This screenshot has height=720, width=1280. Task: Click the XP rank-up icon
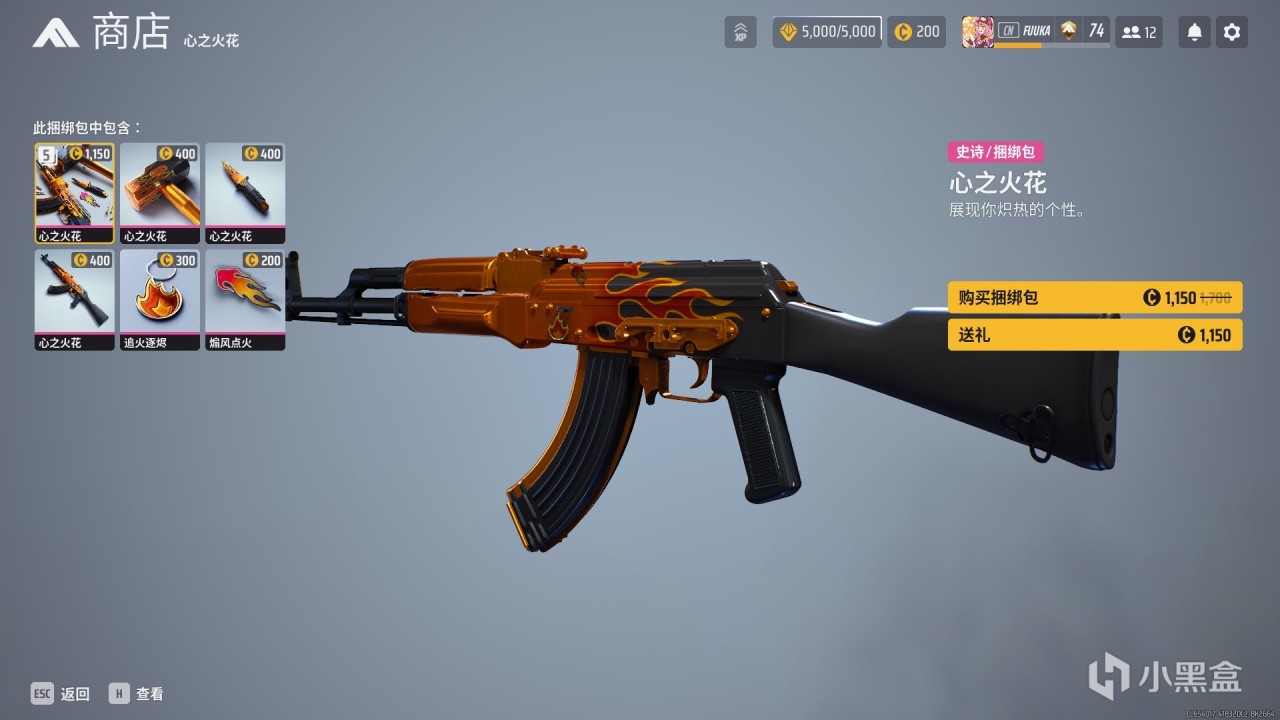[x=740, y=31]
